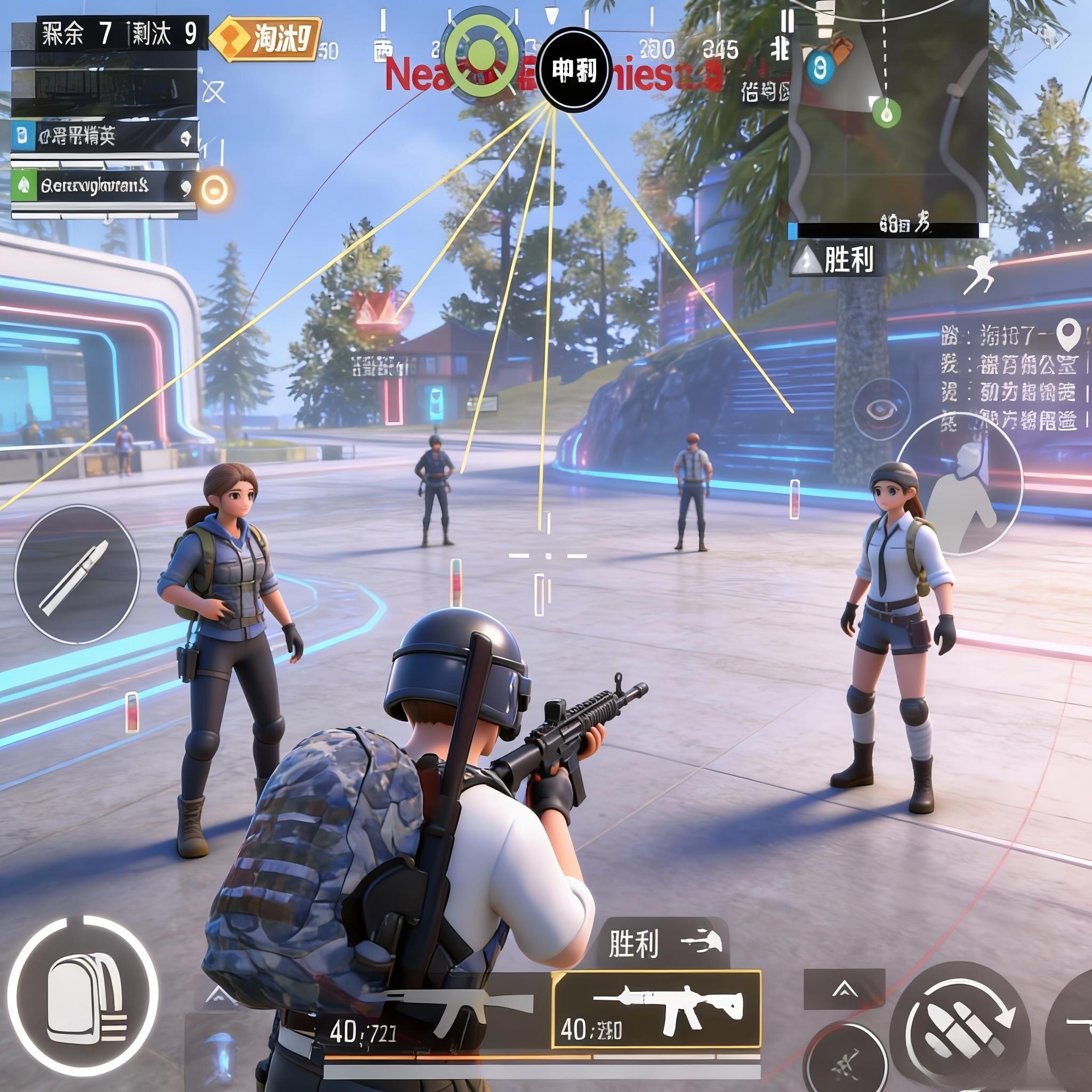Click the orange 淘汰9 elimination badge
Image resolution: width=1092 pixels, height=1092 pixels.
click(266, 39)
